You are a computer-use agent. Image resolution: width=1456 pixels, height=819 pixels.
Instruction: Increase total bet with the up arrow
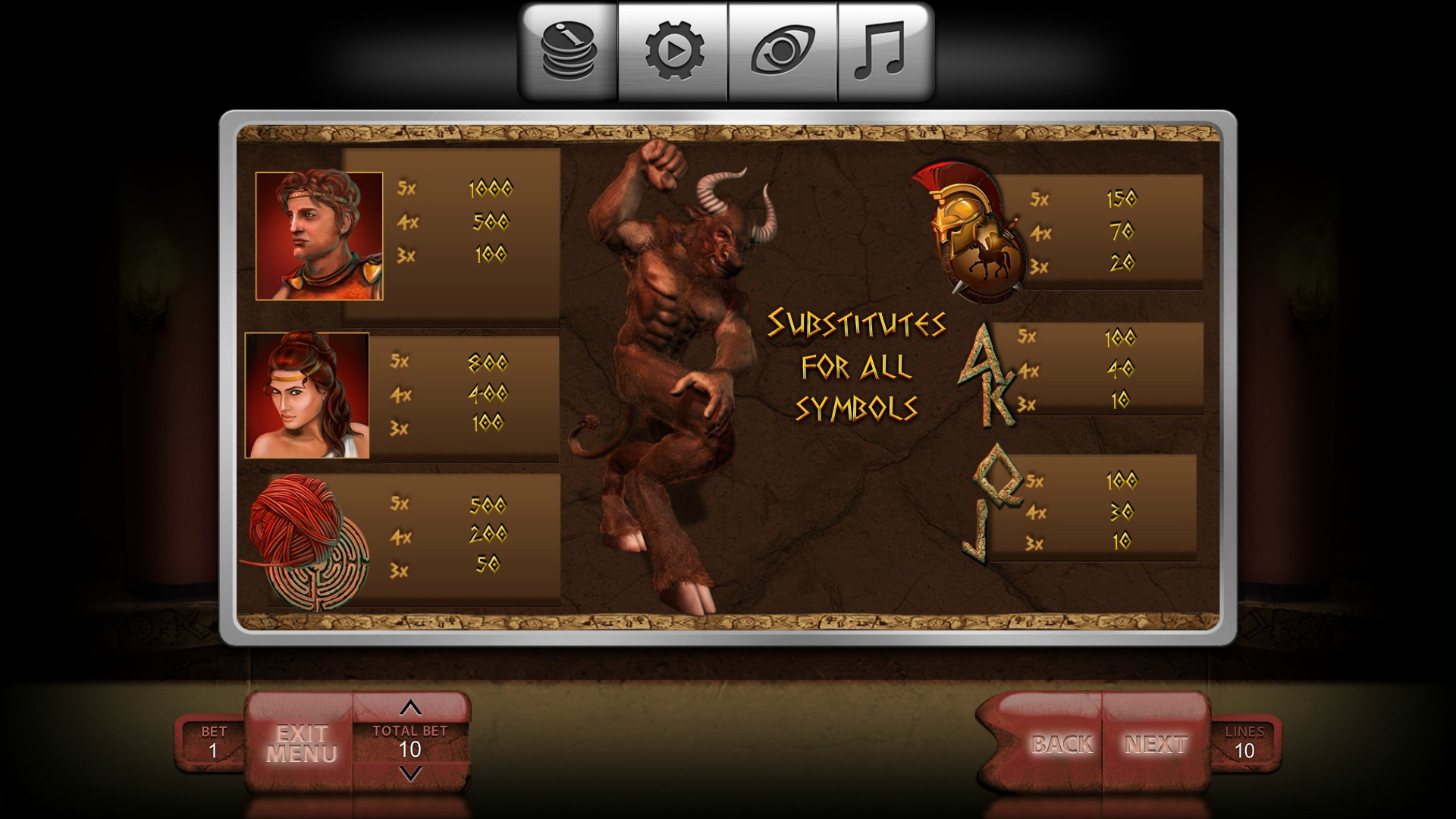click(x=410, y=708)
